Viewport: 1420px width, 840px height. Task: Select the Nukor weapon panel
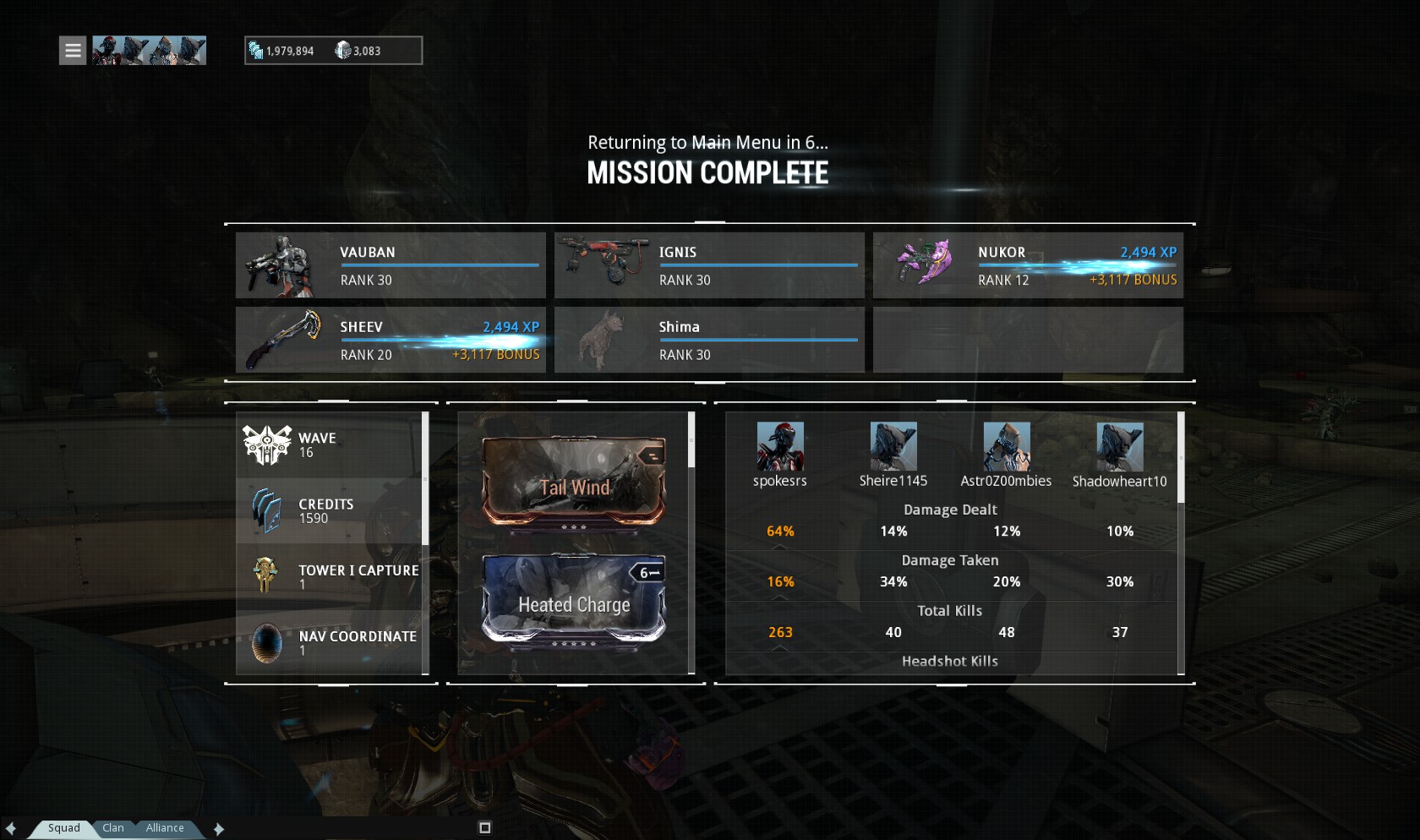(1028, 265)
